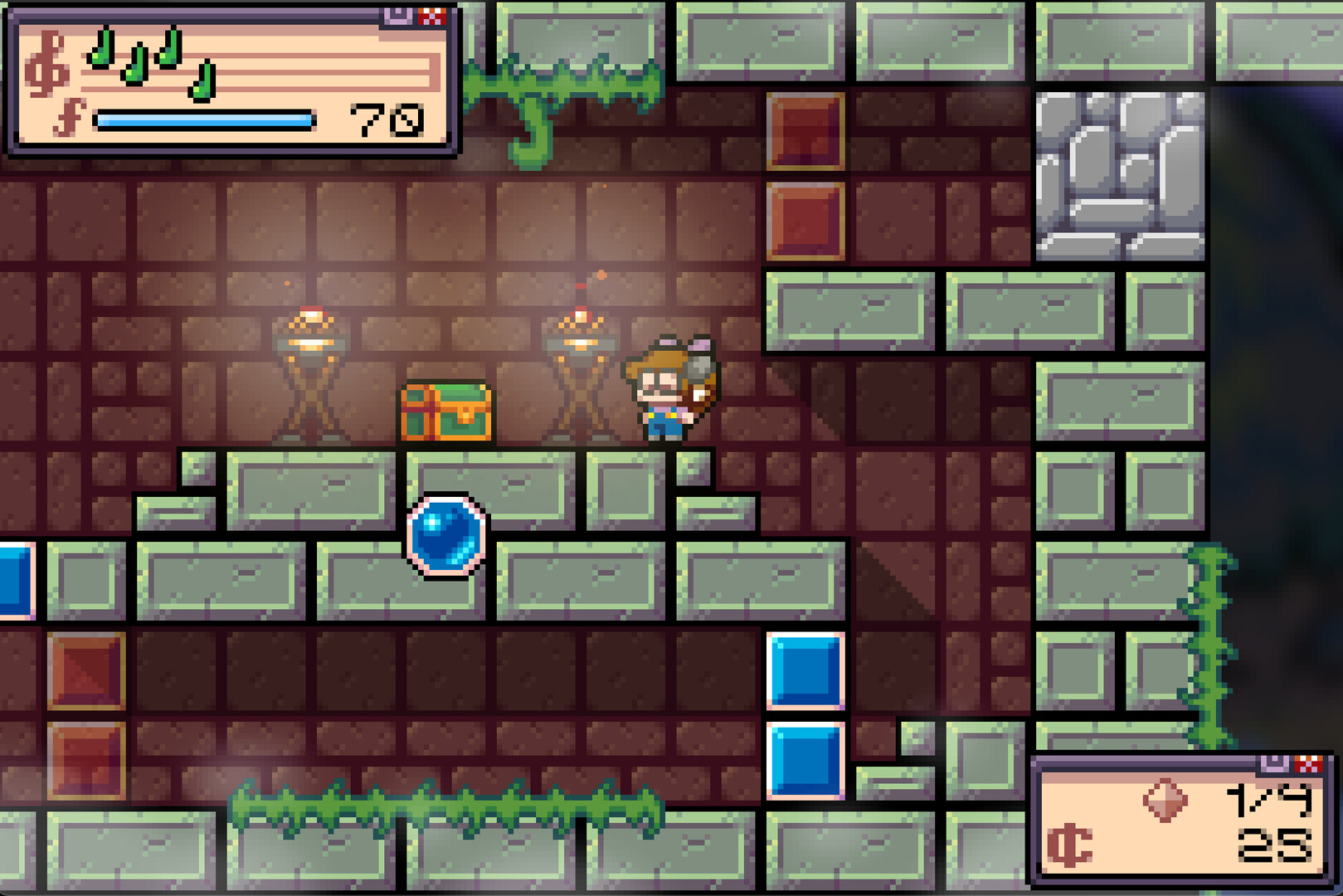Click the 70 counter on the music panel
The width and height of the screenshot is (1343, 896).
coord(385,121)
